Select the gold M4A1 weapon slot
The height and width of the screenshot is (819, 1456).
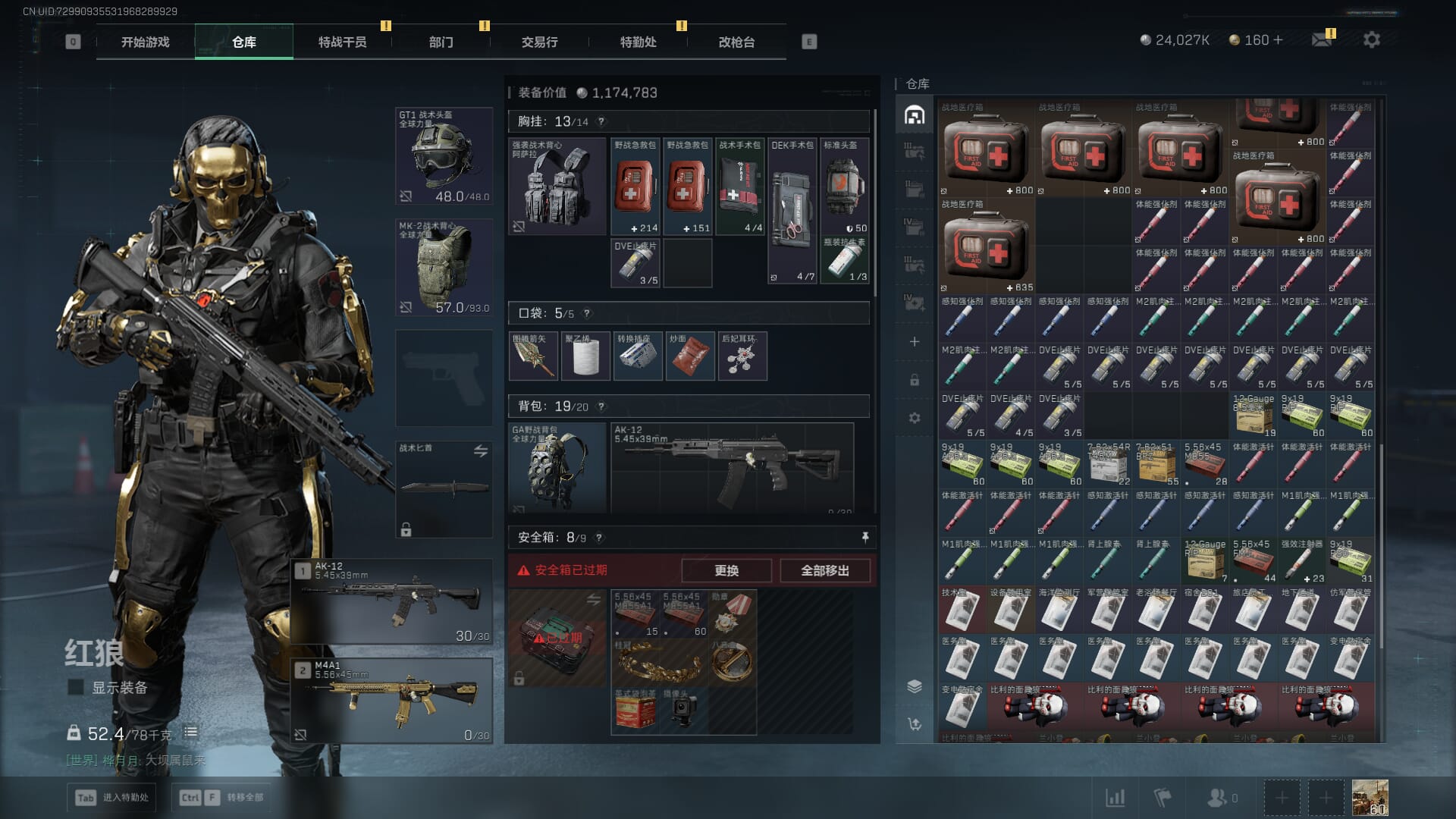point(392,701)
